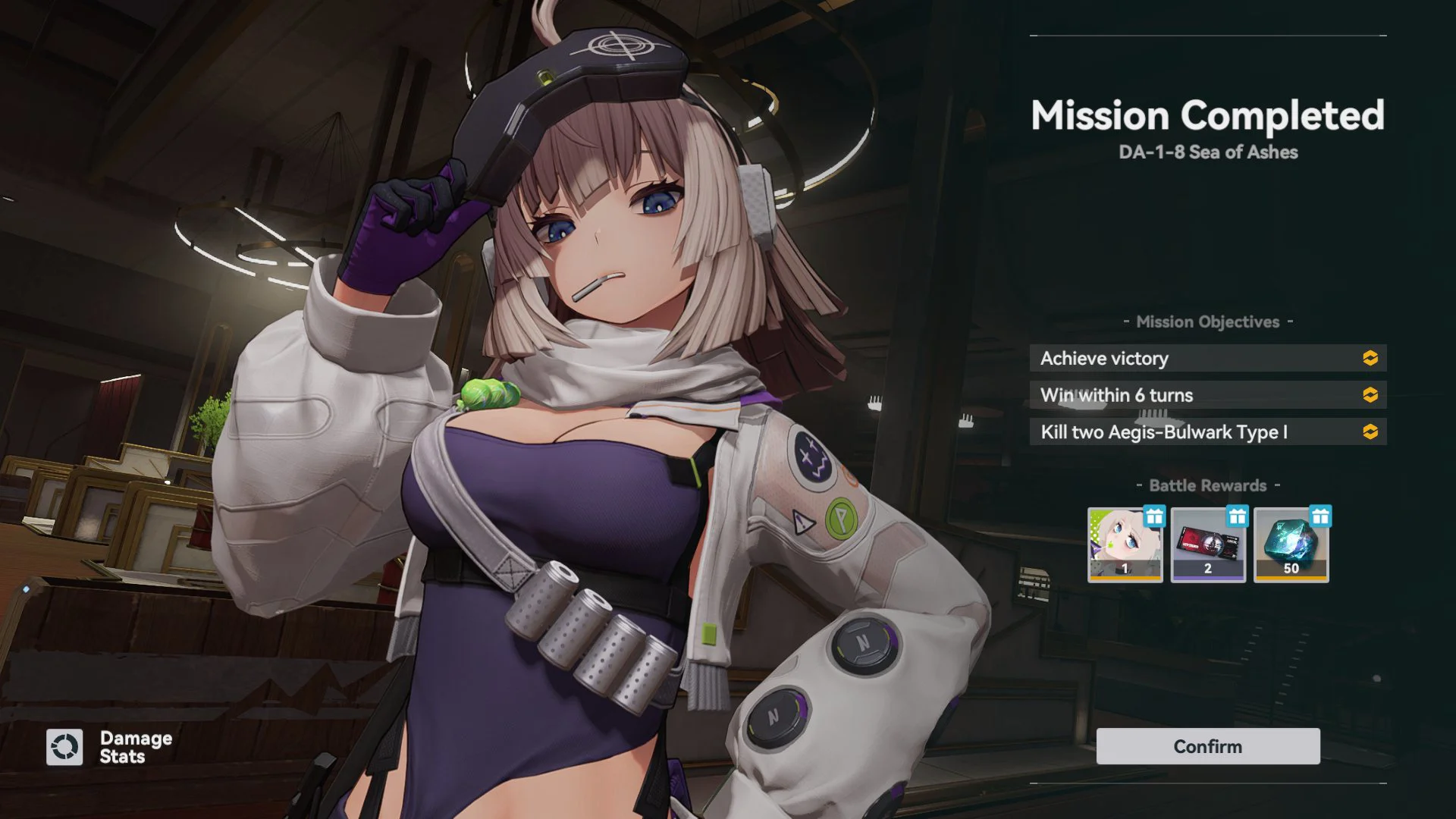Open the Damage Stats panel
This screenshot has width=1456, height=819.
pos(110,747)
